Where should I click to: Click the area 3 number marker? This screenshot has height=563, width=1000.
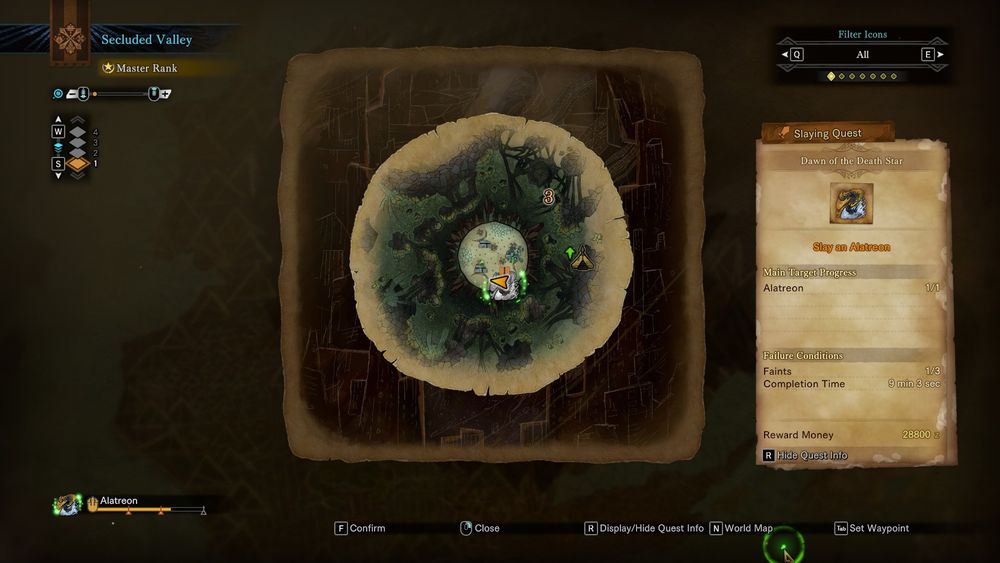click(548, 198)
